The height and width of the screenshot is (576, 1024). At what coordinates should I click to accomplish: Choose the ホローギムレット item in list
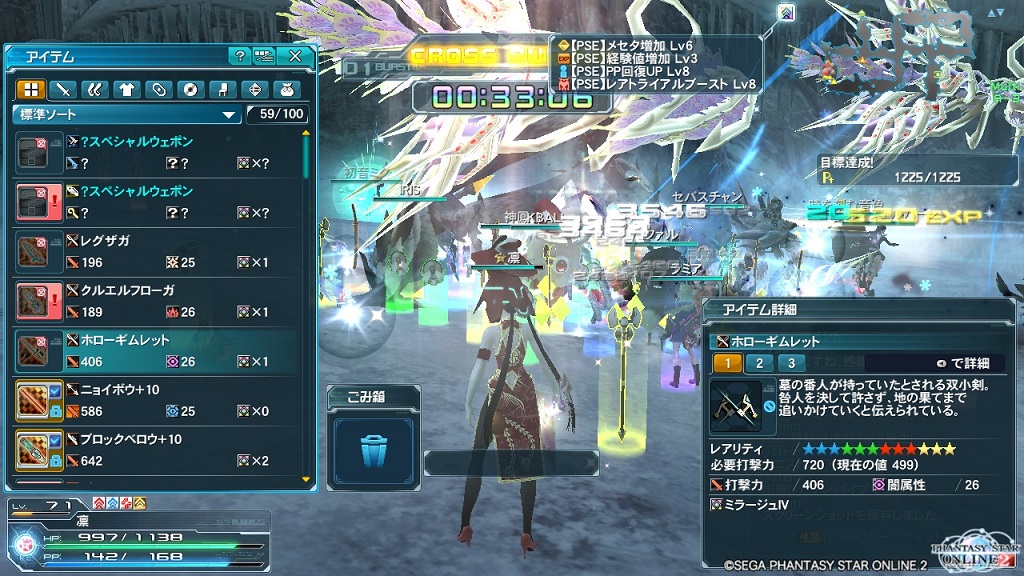[158, 351]
